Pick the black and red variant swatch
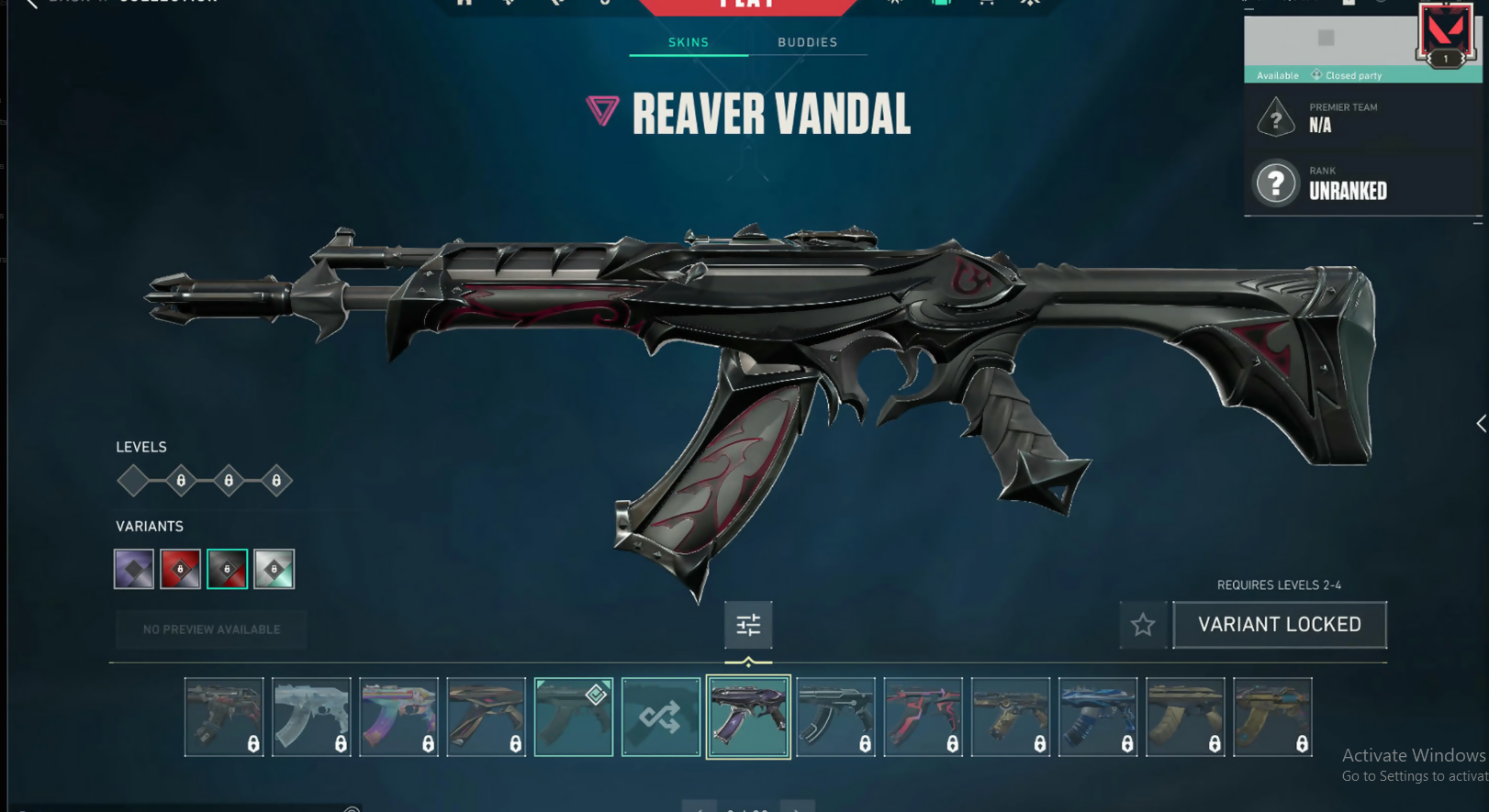This screenshot has width=1489, height=812. [228, 569]
